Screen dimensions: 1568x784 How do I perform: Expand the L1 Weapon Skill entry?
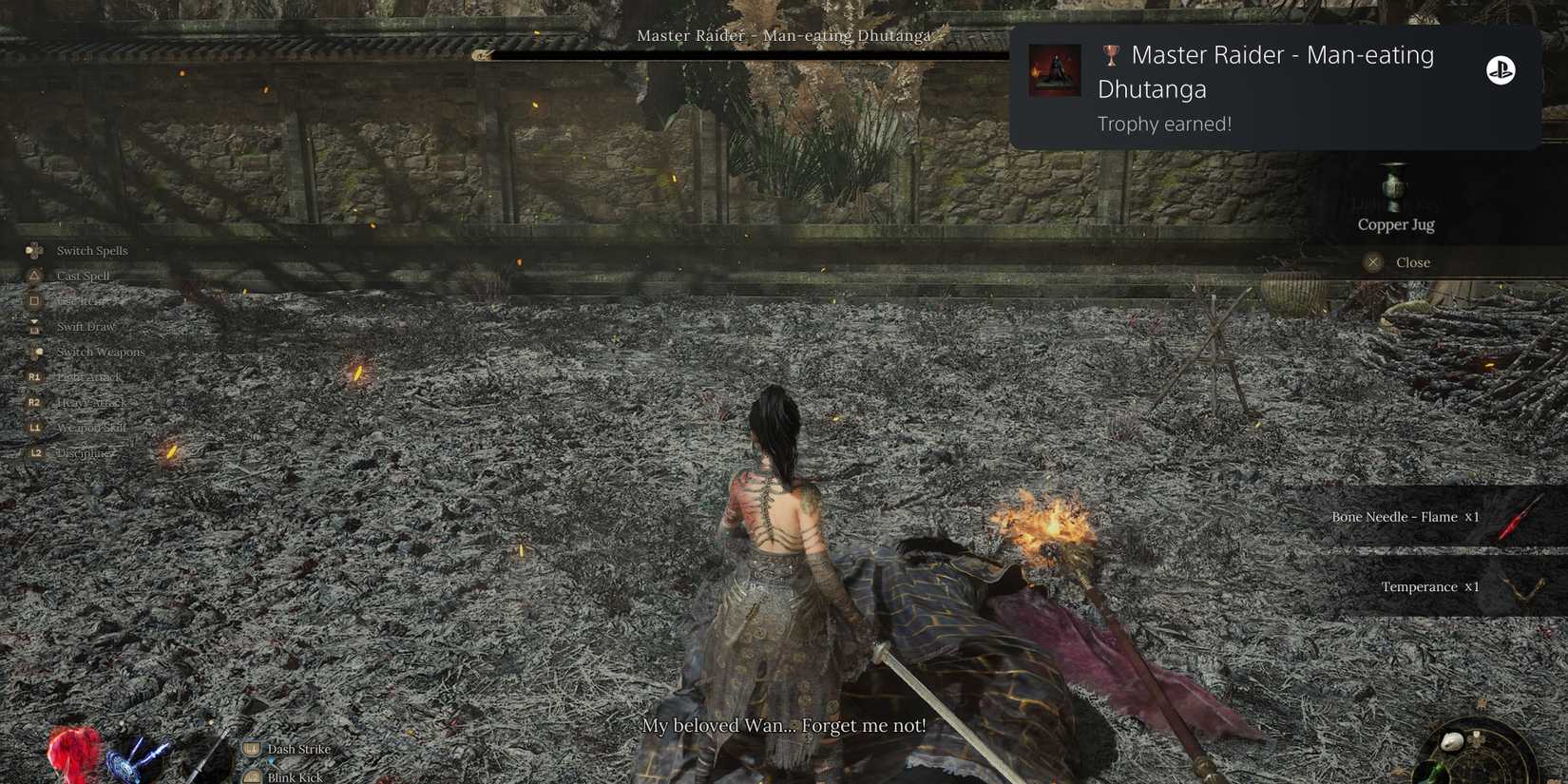[x=34, y=428]
